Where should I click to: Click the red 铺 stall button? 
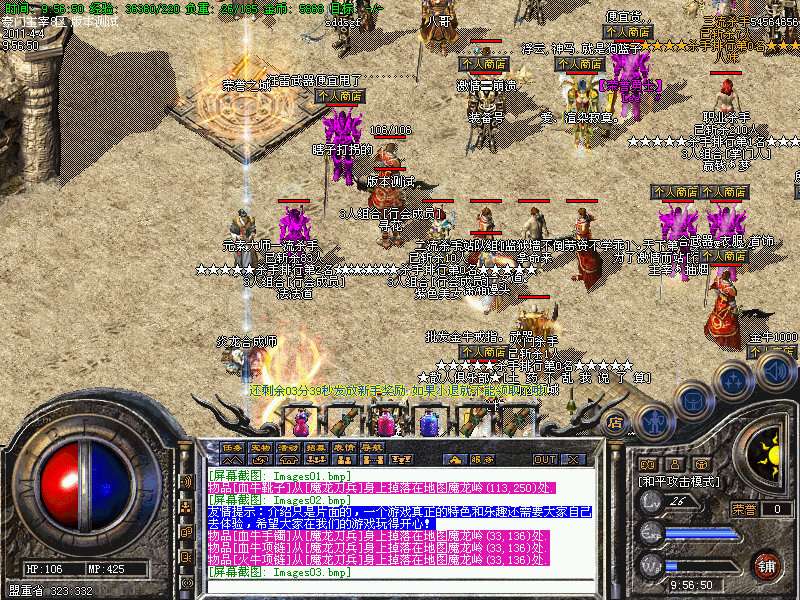click(x=767, y=565)
